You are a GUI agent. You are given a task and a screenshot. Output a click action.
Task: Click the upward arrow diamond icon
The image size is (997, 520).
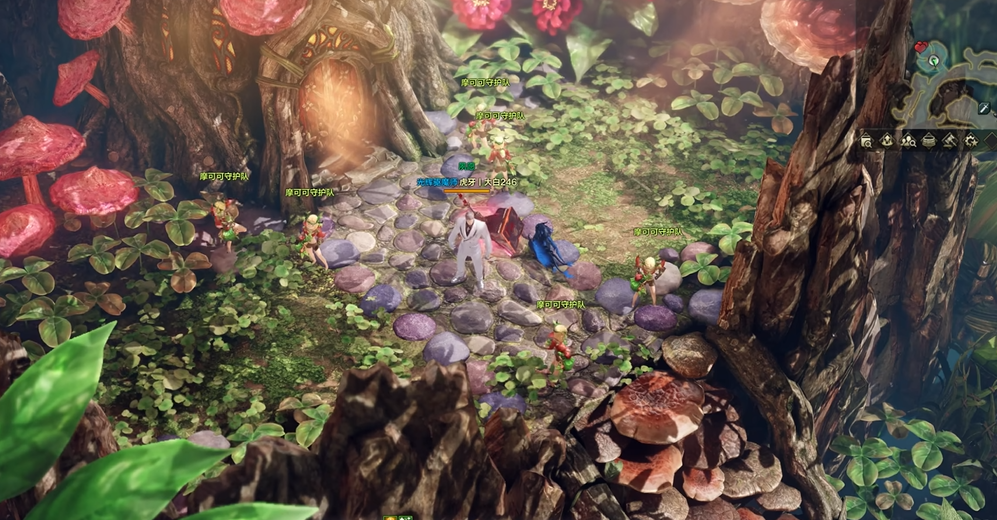[x=887, y=141]
